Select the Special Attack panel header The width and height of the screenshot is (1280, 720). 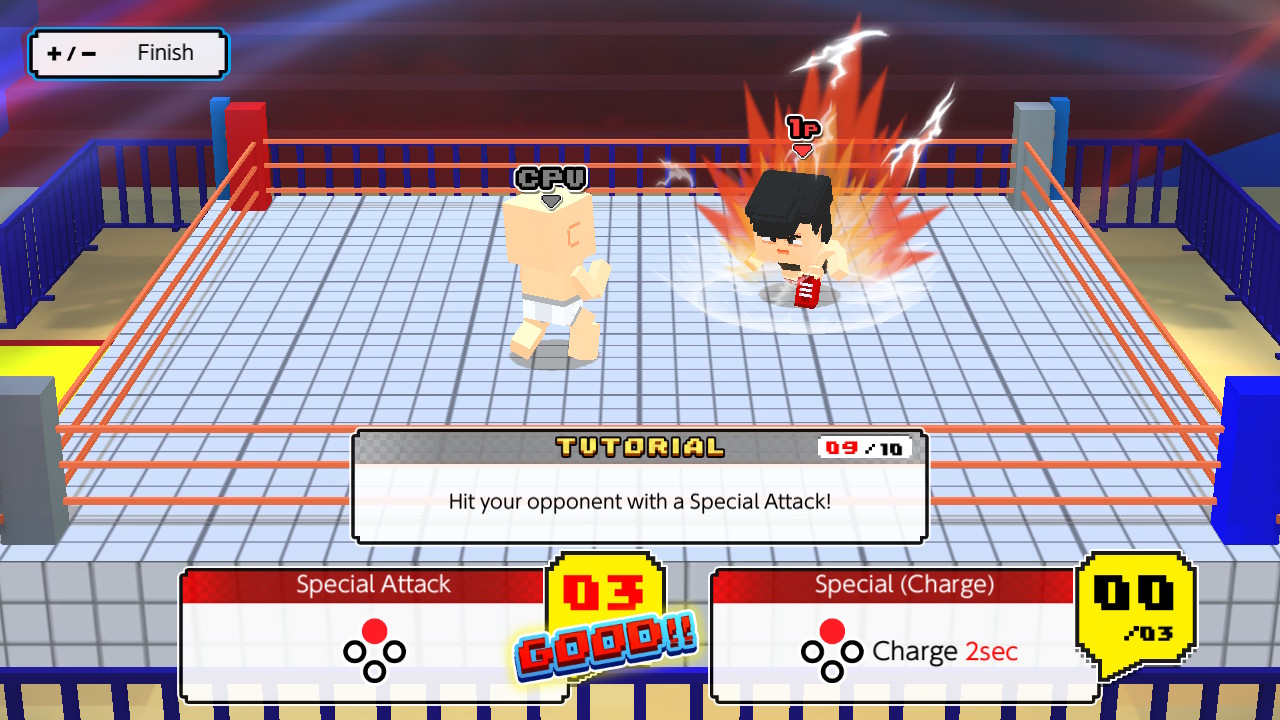372,584
